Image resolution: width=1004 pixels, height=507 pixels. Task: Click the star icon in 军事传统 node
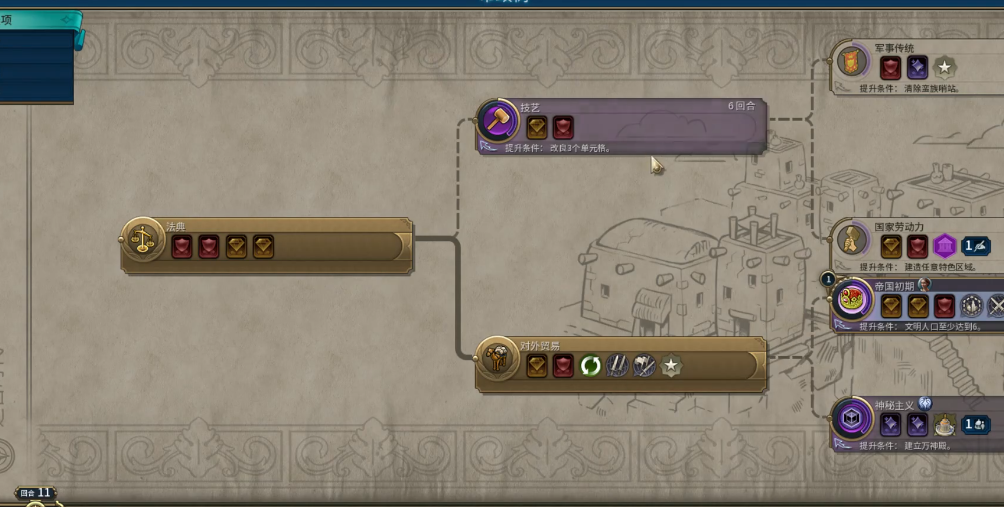(x=944, y=67)
